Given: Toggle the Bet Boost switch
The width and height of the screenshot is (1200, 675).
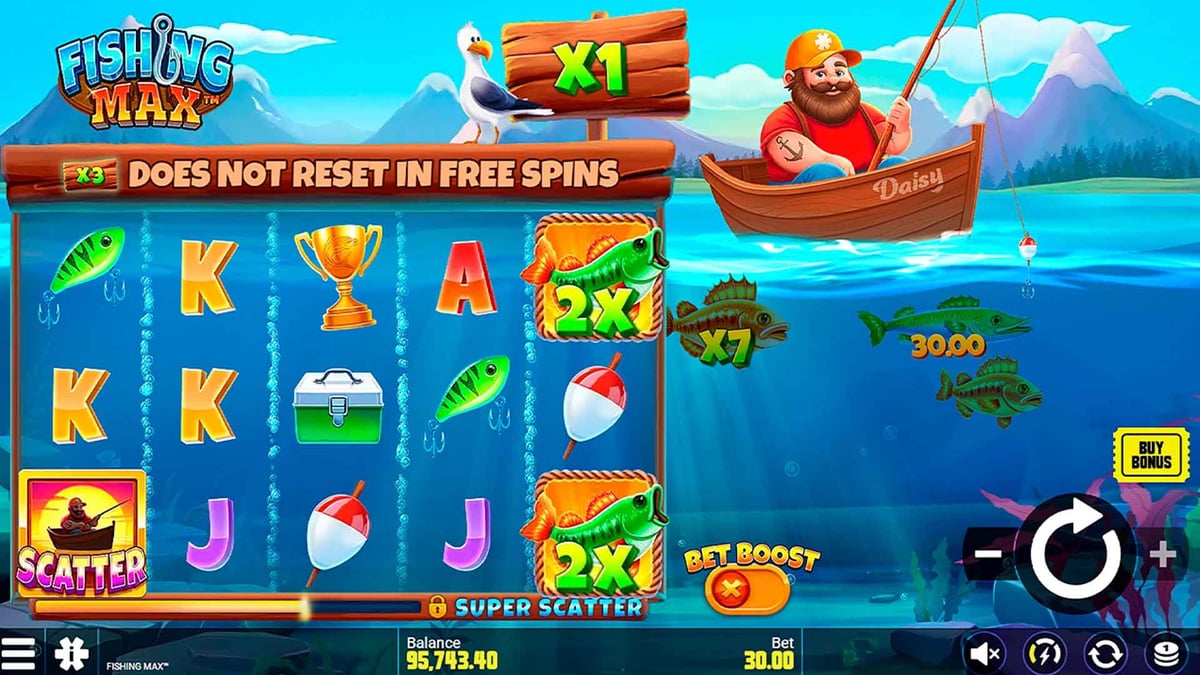Looking at the screenshot, I should tap(745, 591).
